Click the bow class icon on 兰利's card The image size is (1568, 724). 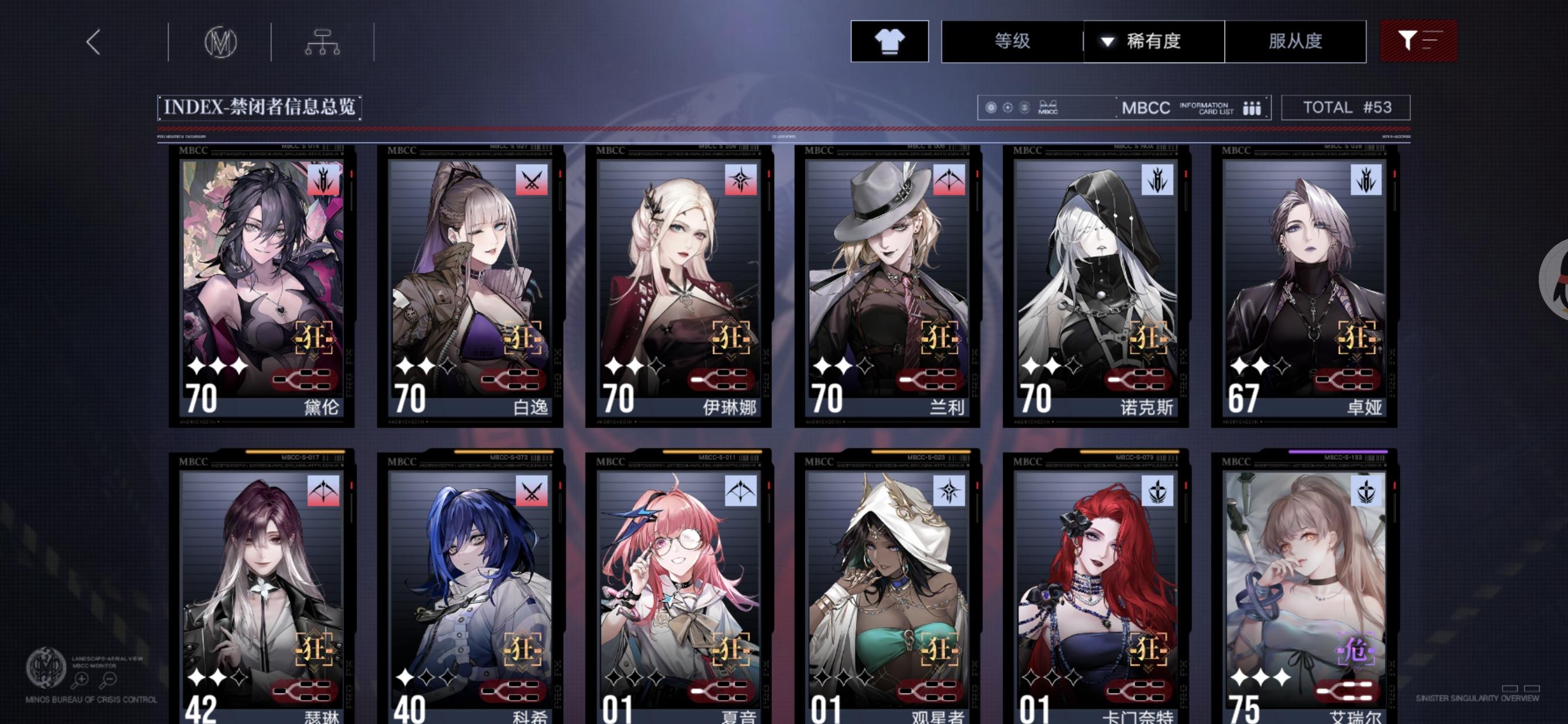(x=951, y=179)
